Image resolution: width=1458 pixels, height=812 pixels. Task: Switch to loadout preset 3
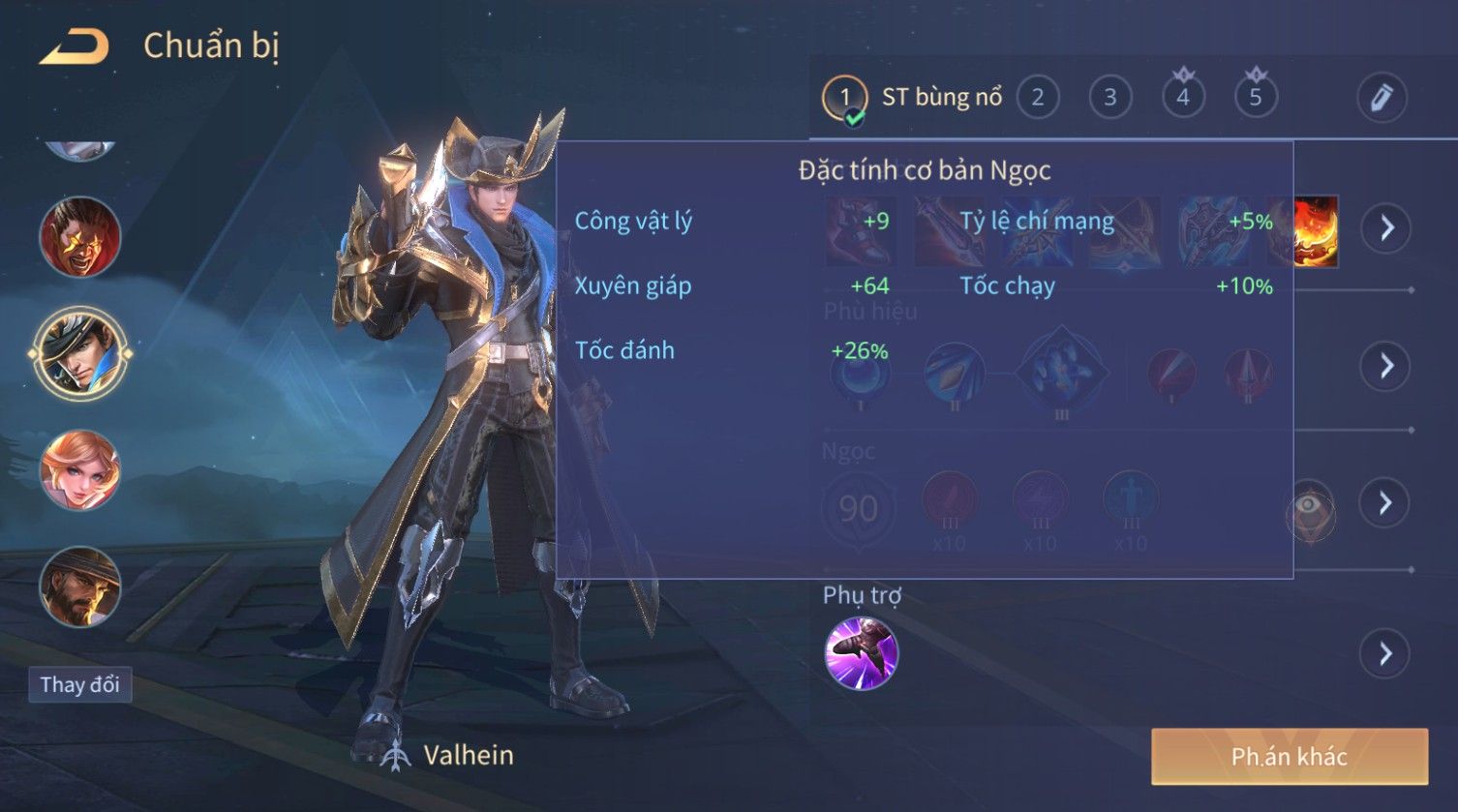pyautogui.click(x=1109, y=98)
